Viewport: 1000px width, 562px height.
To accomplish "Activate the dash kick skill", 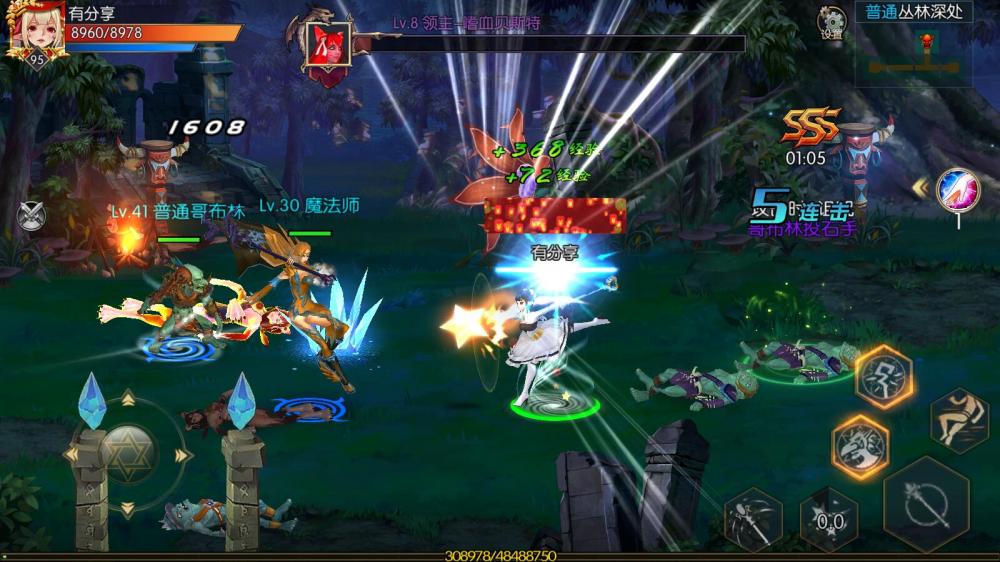I will point(959,419).
